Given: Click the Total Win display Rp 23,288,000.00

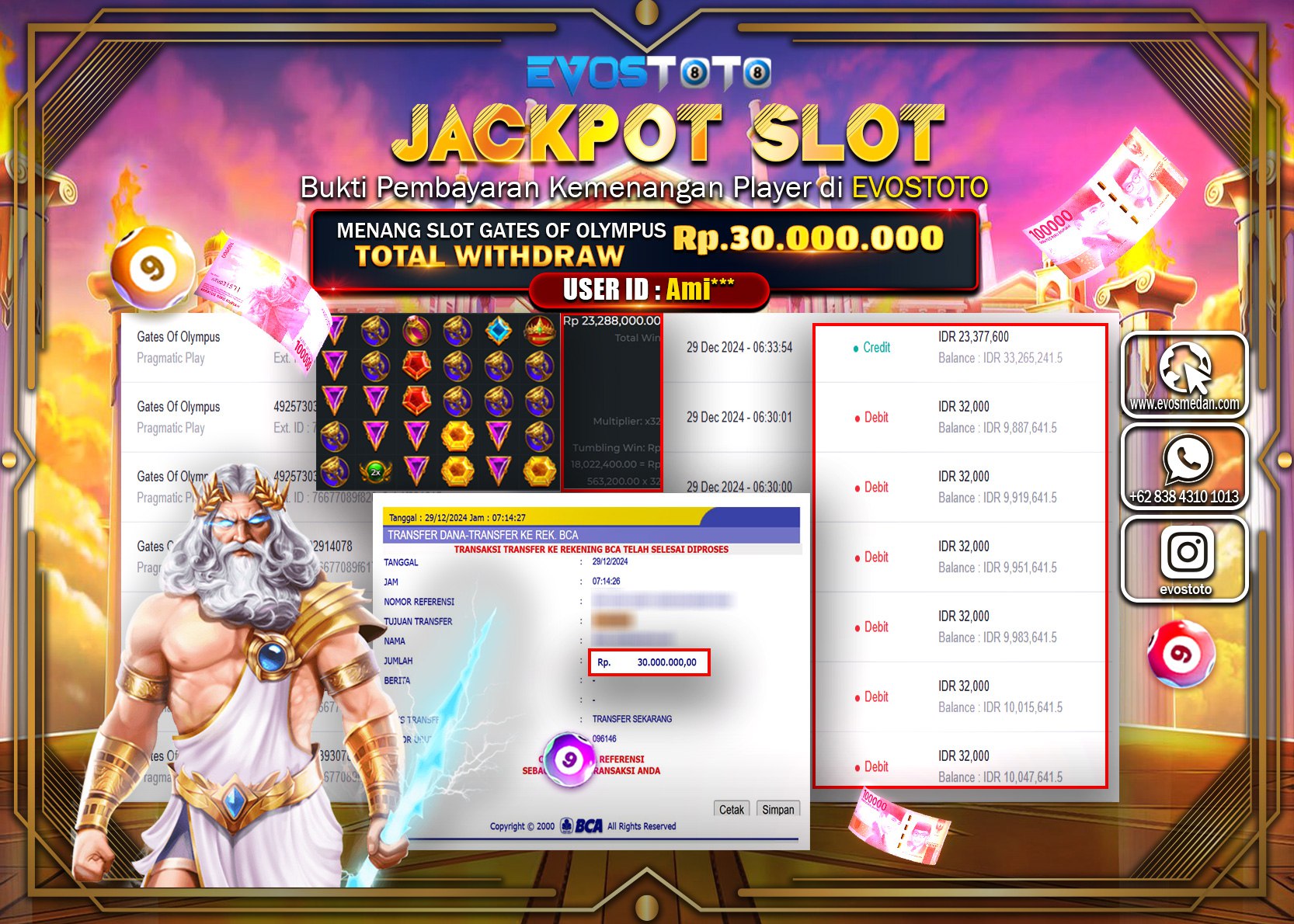Looking at the screenshot, I should coord(610,321).
